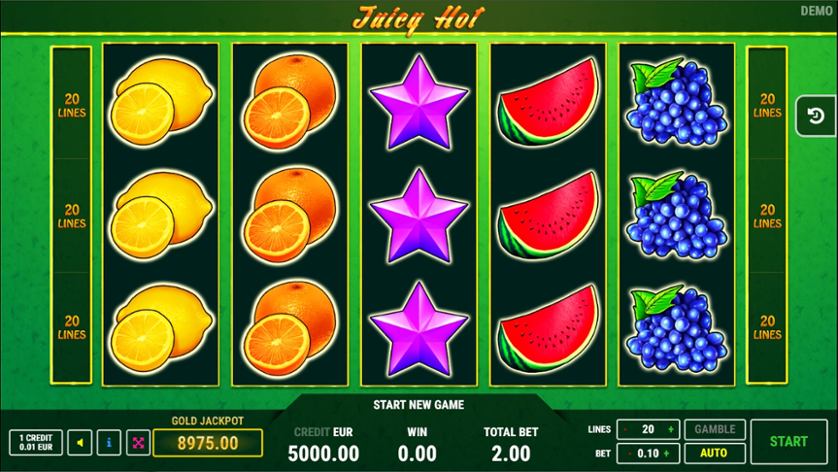
Task: Increase the number of lines with plus
Action: [x=670, y=430]
